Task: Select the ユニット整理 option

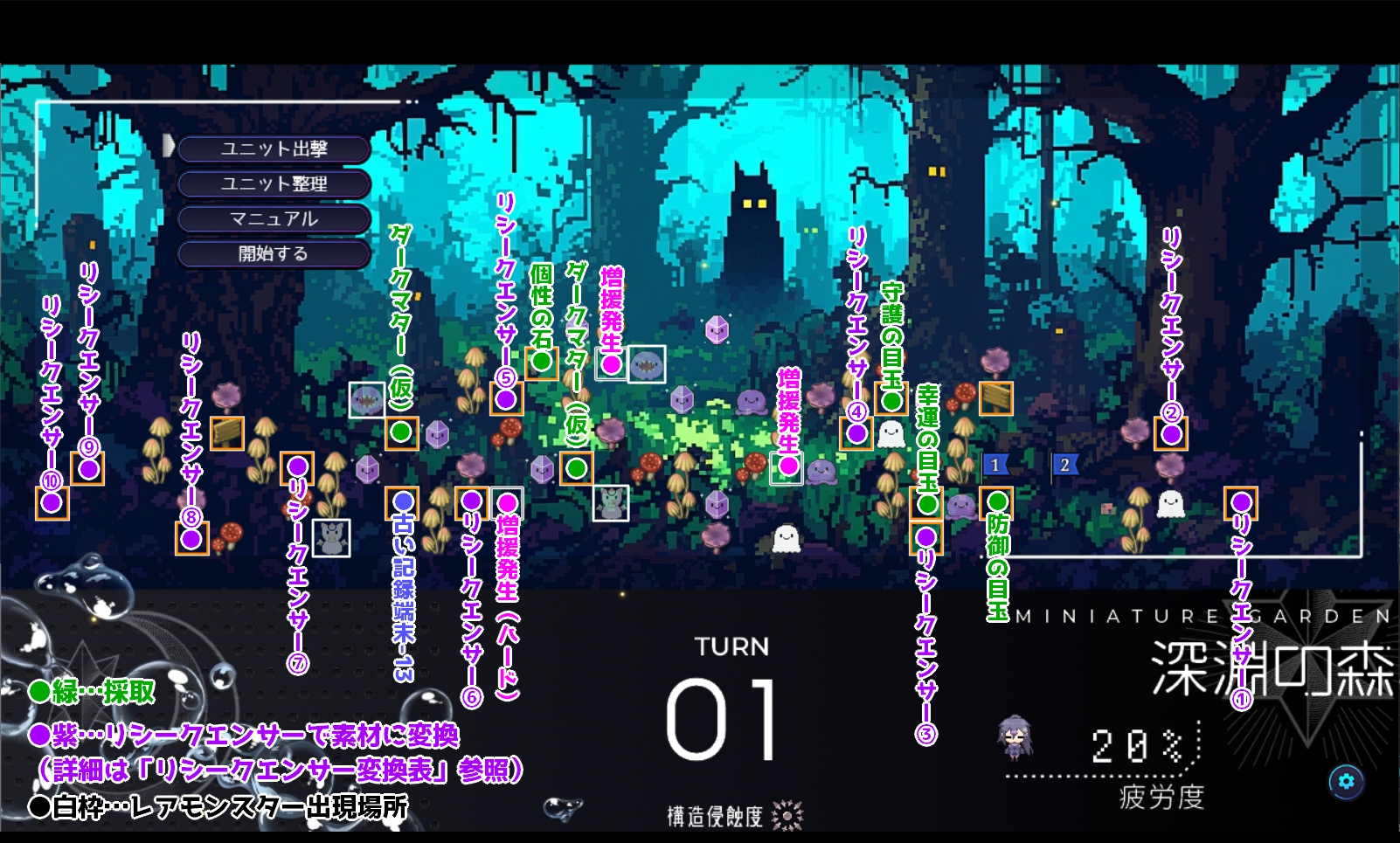Action: [x=274, y=184]
